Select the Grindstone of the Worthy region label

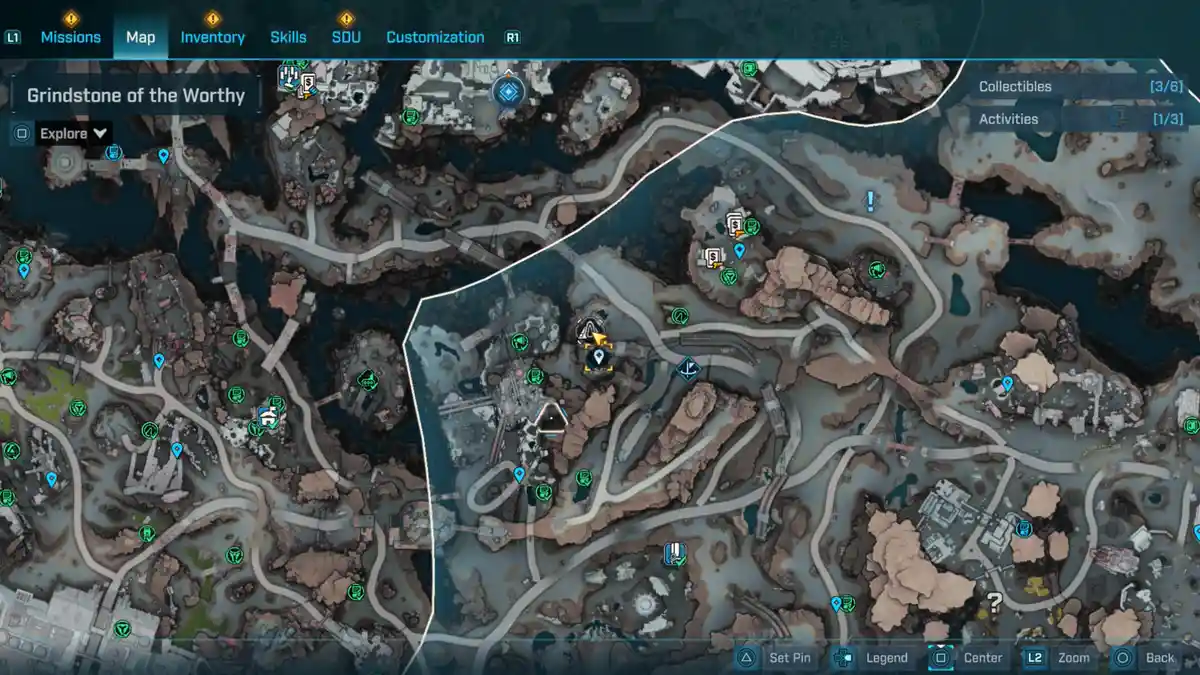(x=136, y=96)
